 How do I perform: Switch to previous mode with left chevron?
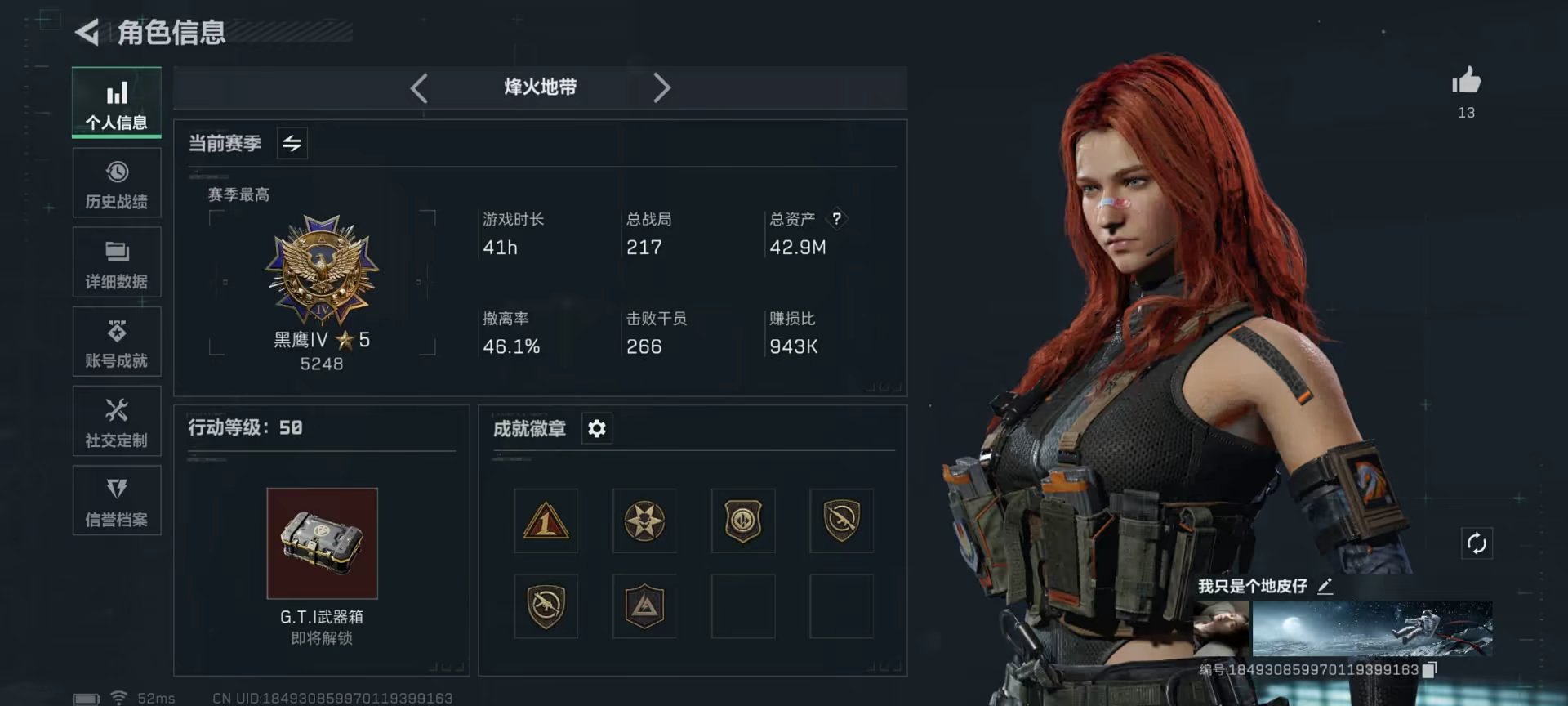420,87
